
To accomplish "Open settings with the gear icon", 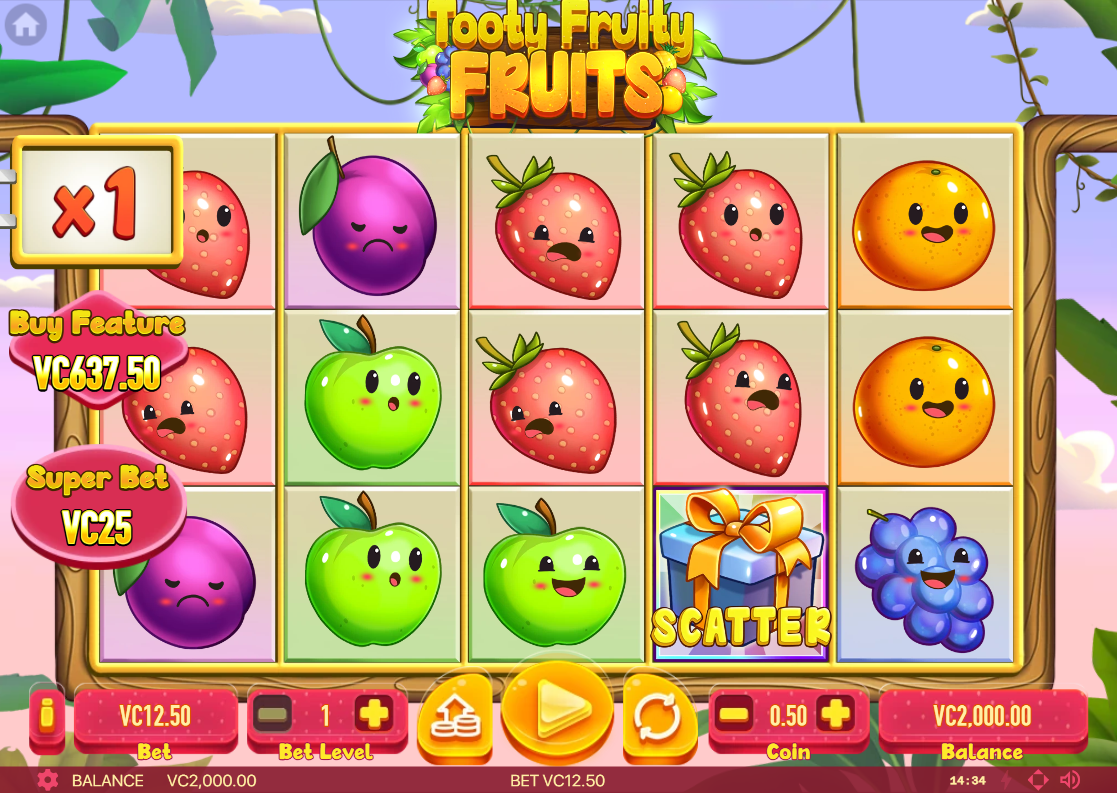I will (47, 780).
